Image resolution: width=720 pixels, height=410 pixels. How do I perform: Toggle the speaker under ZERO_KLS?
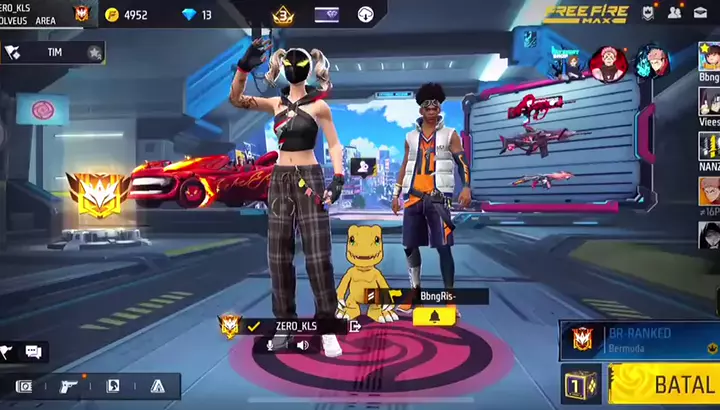(302, 344)
